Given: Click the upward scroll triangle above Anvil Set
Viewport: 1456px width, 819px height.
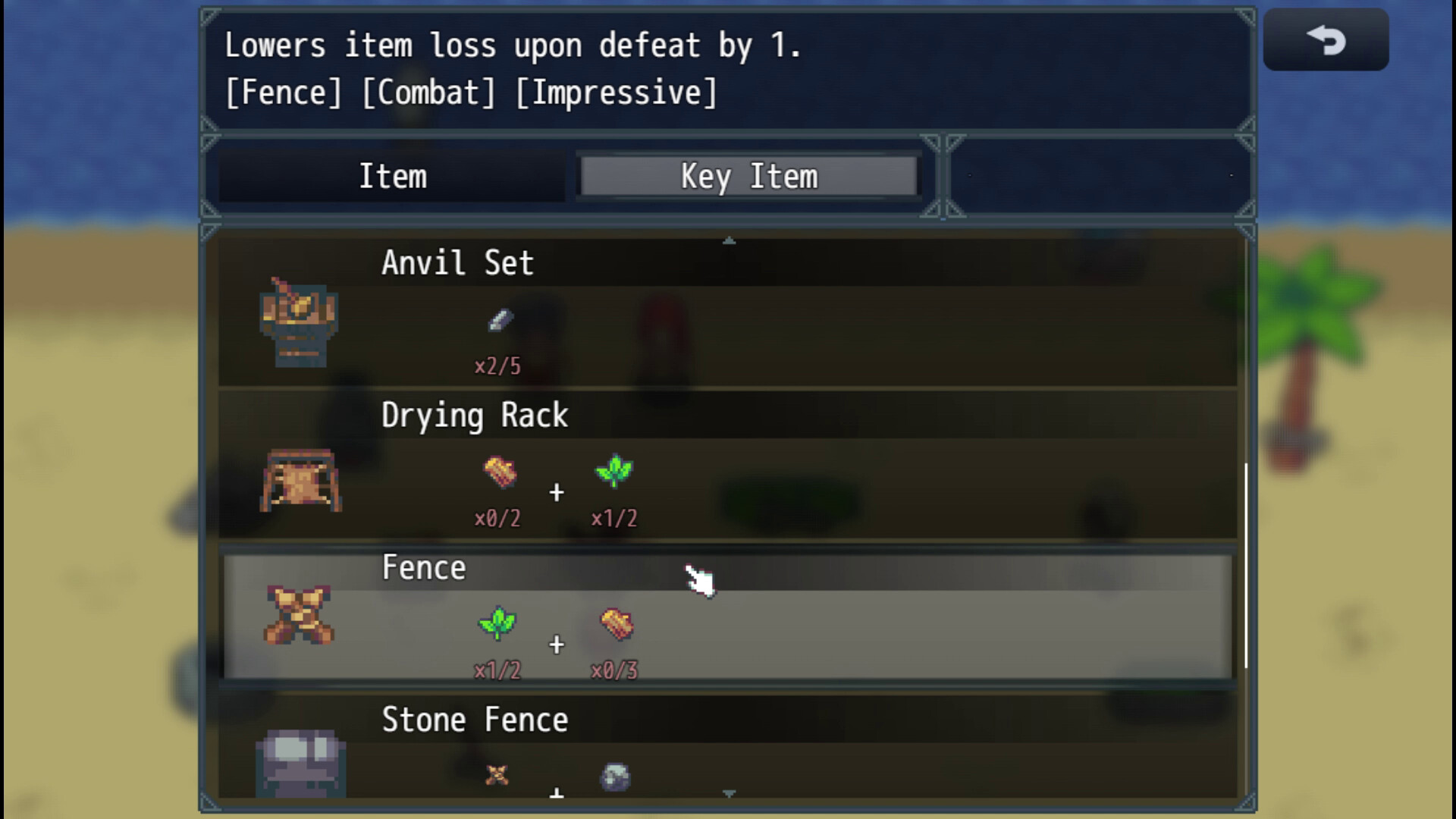Looking at the screenshot, I should click(x=729, y=240).
